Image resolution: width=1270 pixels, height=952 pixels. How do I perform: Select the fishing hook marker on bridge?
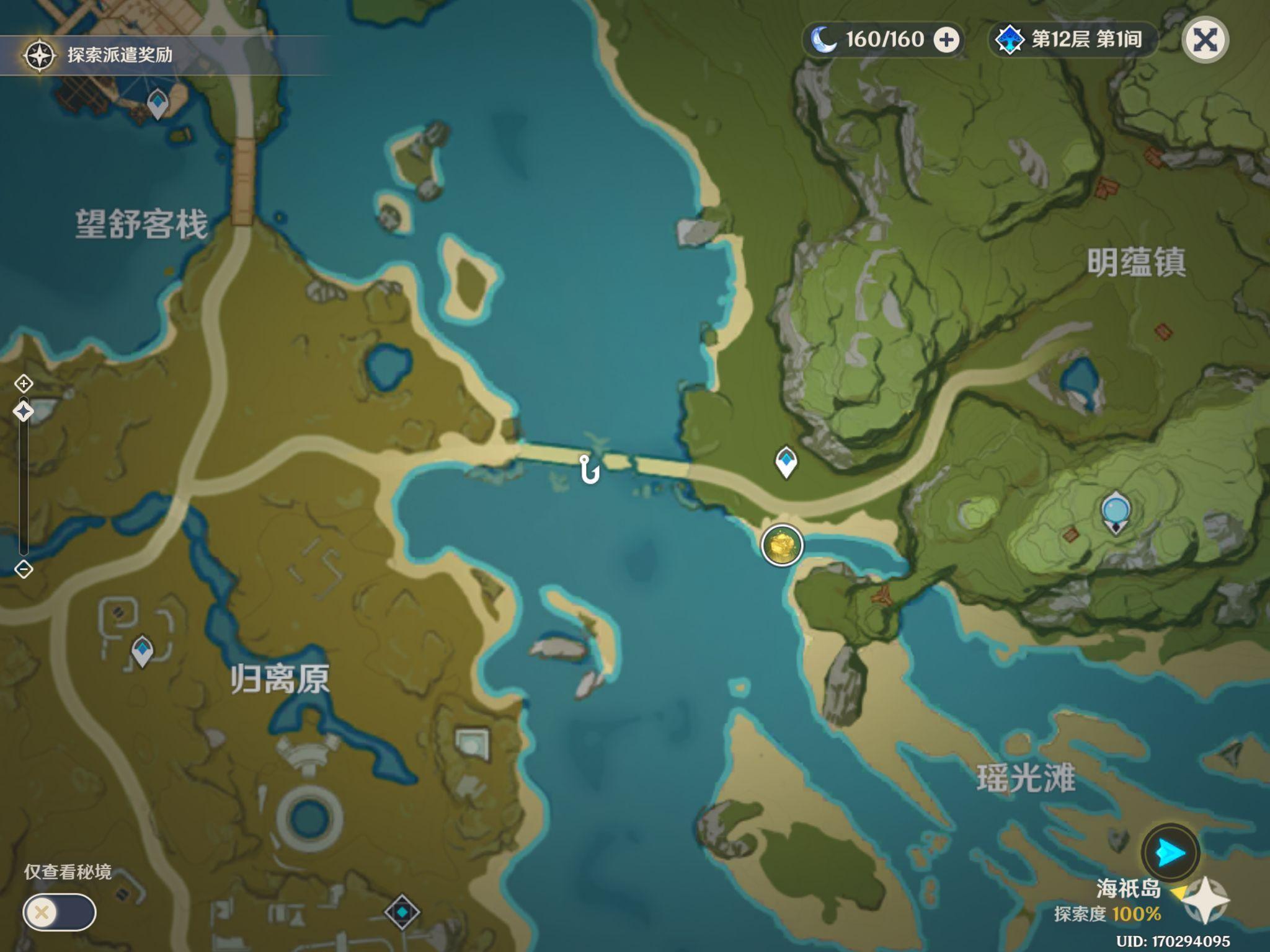click(x=589, y=469)
